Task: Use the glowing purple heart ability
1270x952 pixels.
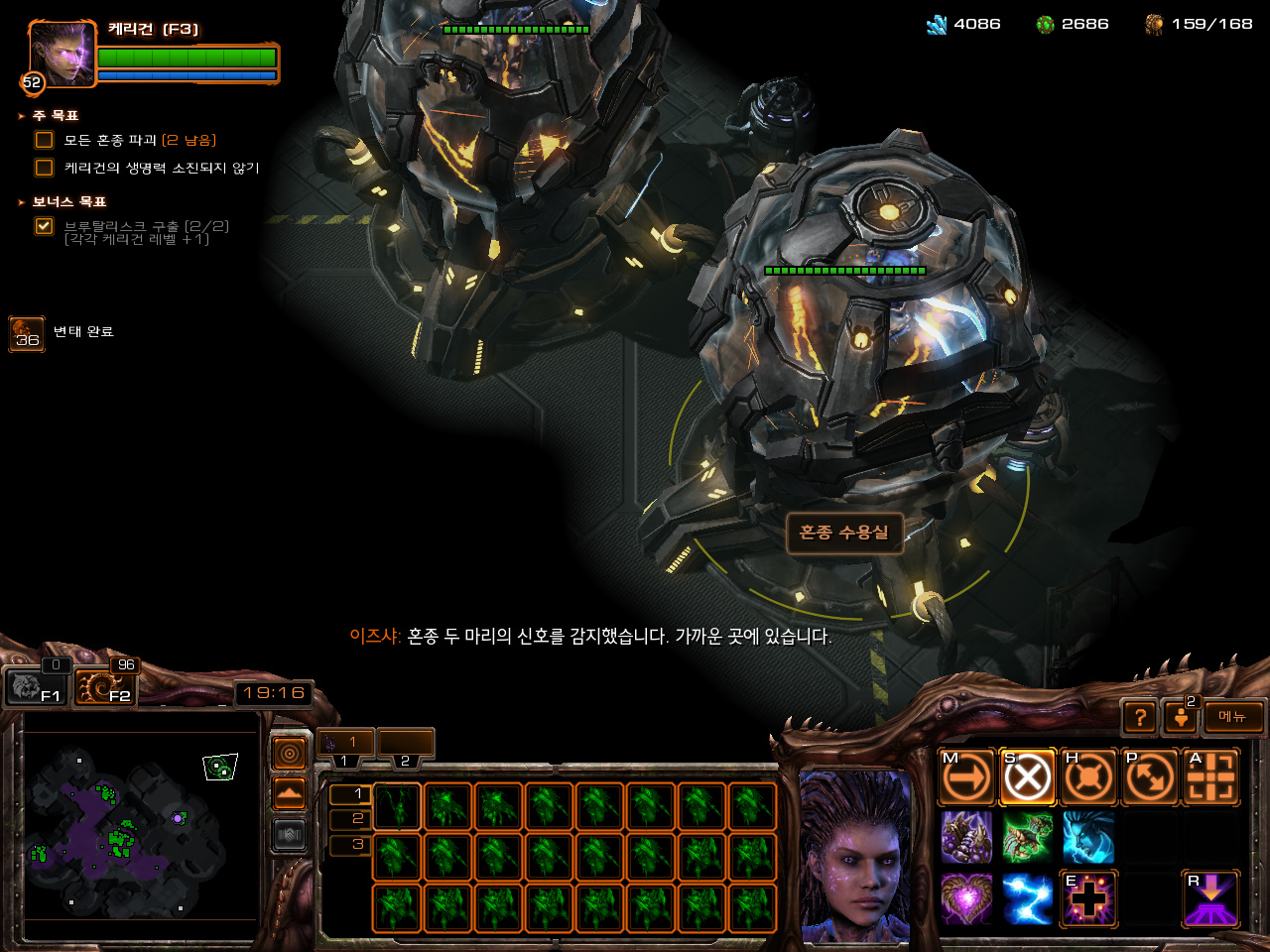Action: tap(966, 898)
